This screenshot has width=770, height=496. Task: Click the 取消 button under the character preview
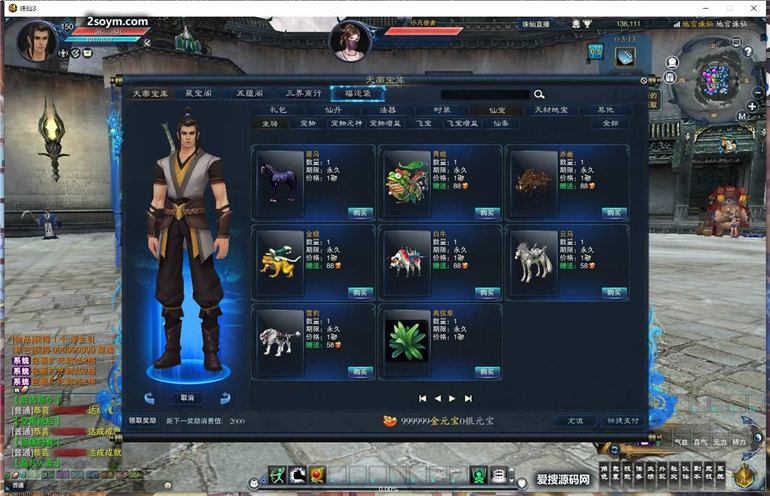187,397
